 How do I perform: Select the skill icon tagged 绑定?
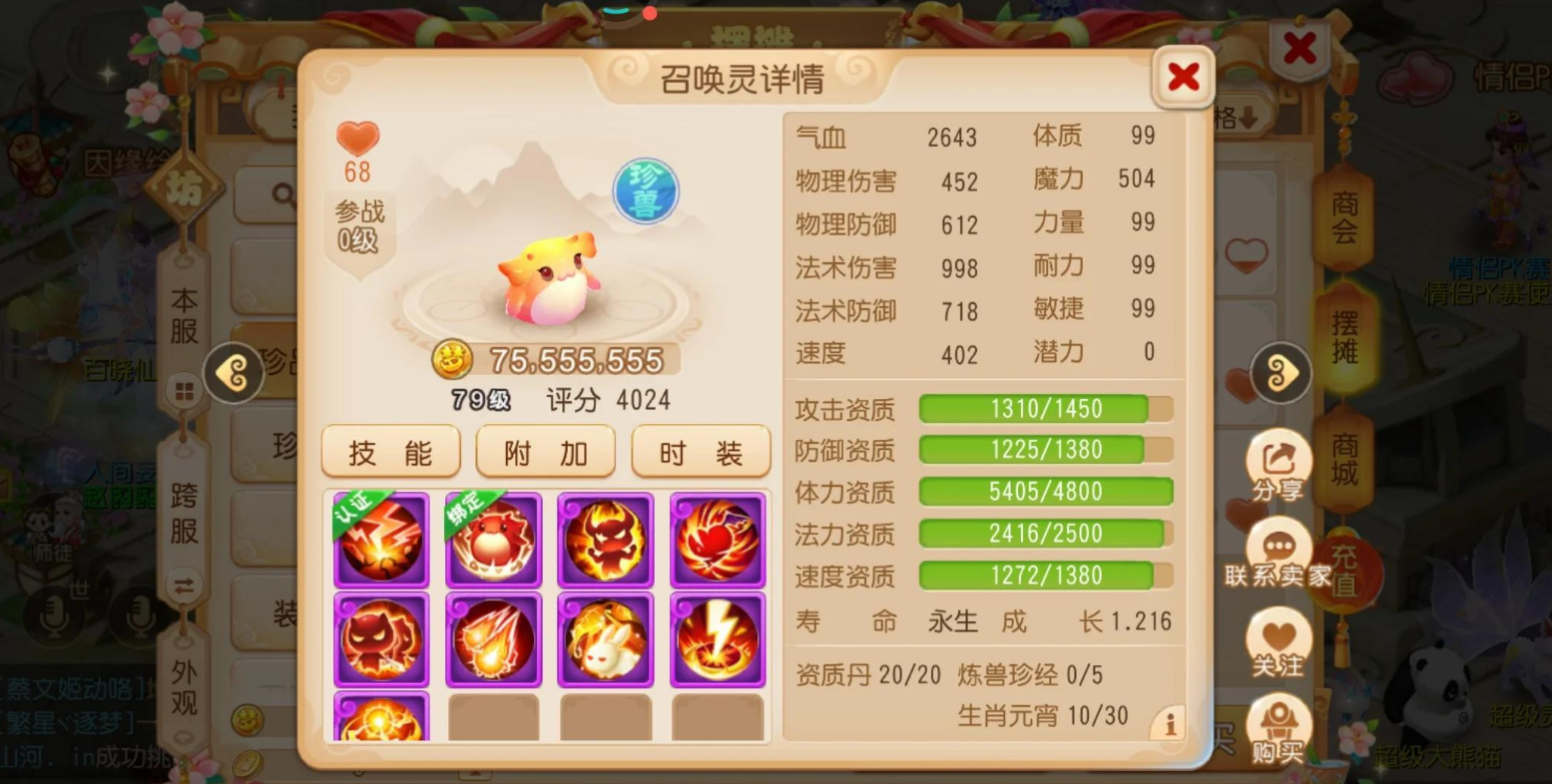coord(493,540)
